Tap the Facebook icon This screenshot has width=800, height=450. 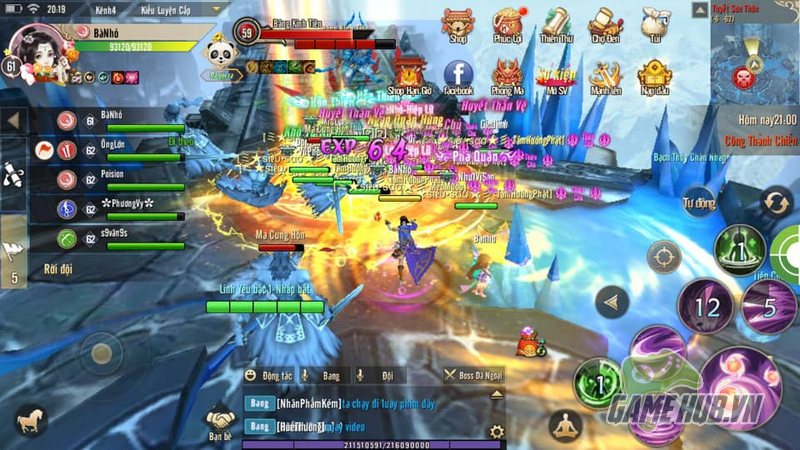pos(458,76)
